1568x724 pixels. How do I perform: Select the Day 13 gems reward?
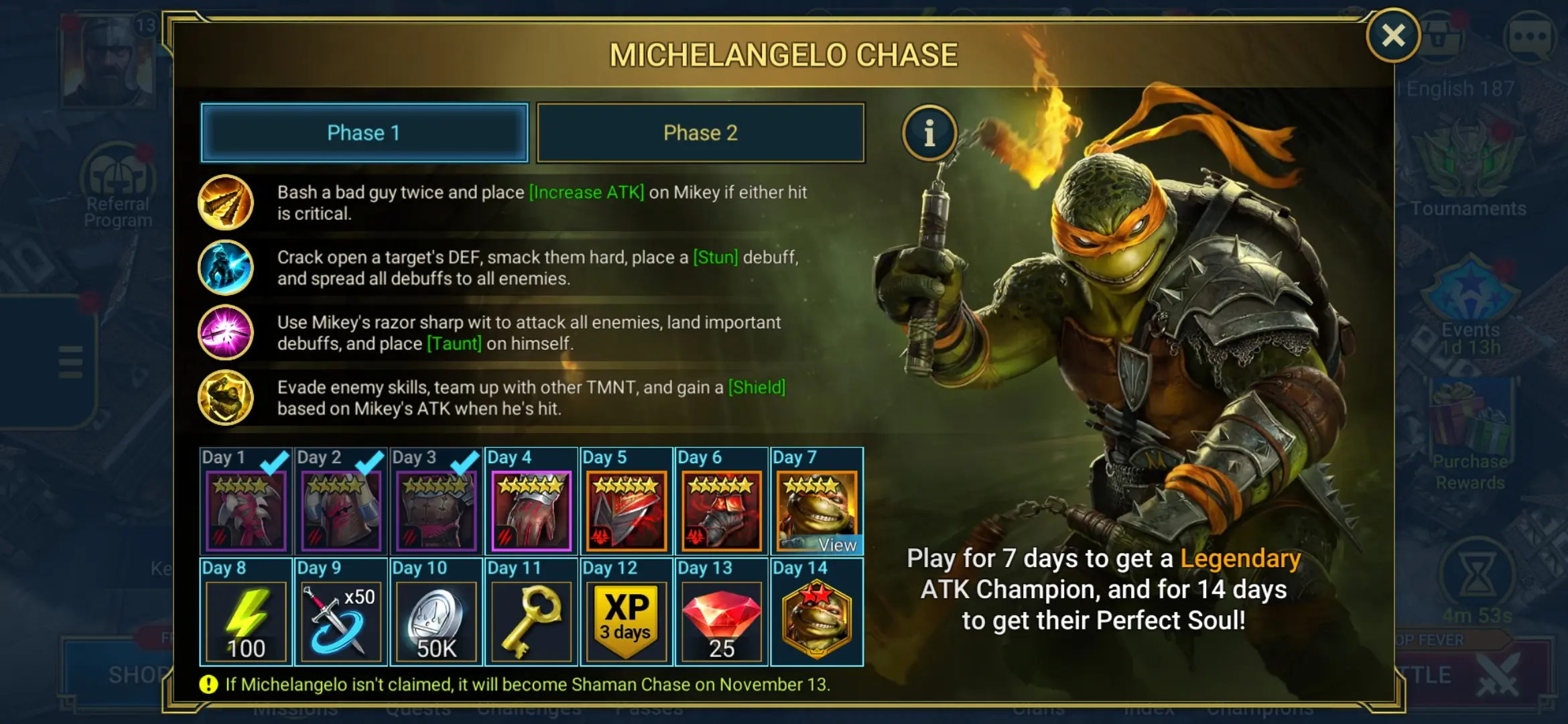[721, 621]
